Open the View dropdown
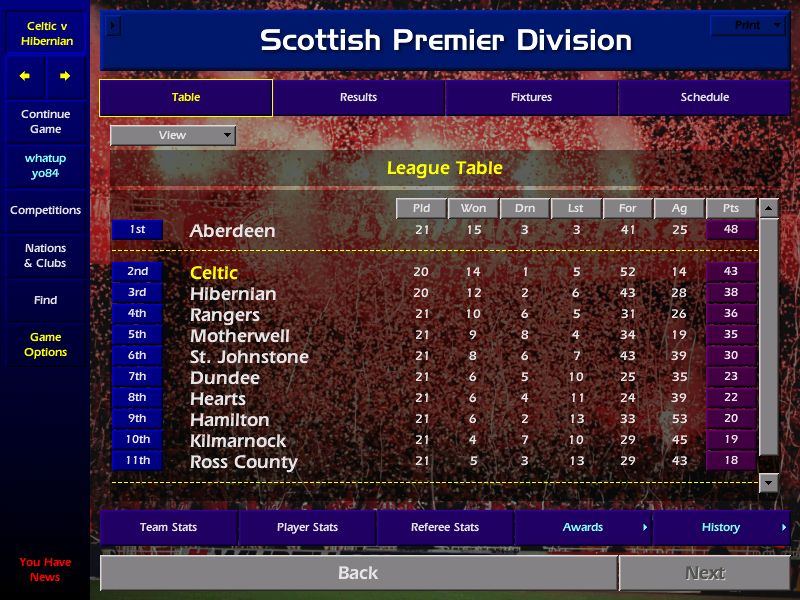The width and height of the screenshot is (800, 600). (173, 135)
